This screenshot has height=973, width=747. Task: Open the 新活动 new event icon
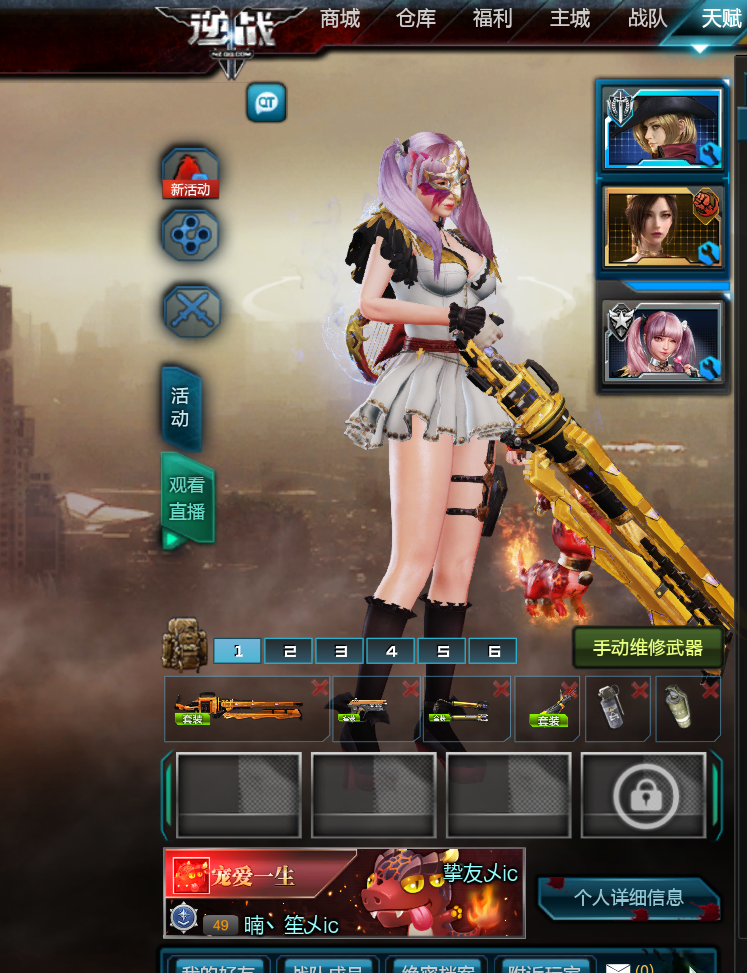coord(190,174)
